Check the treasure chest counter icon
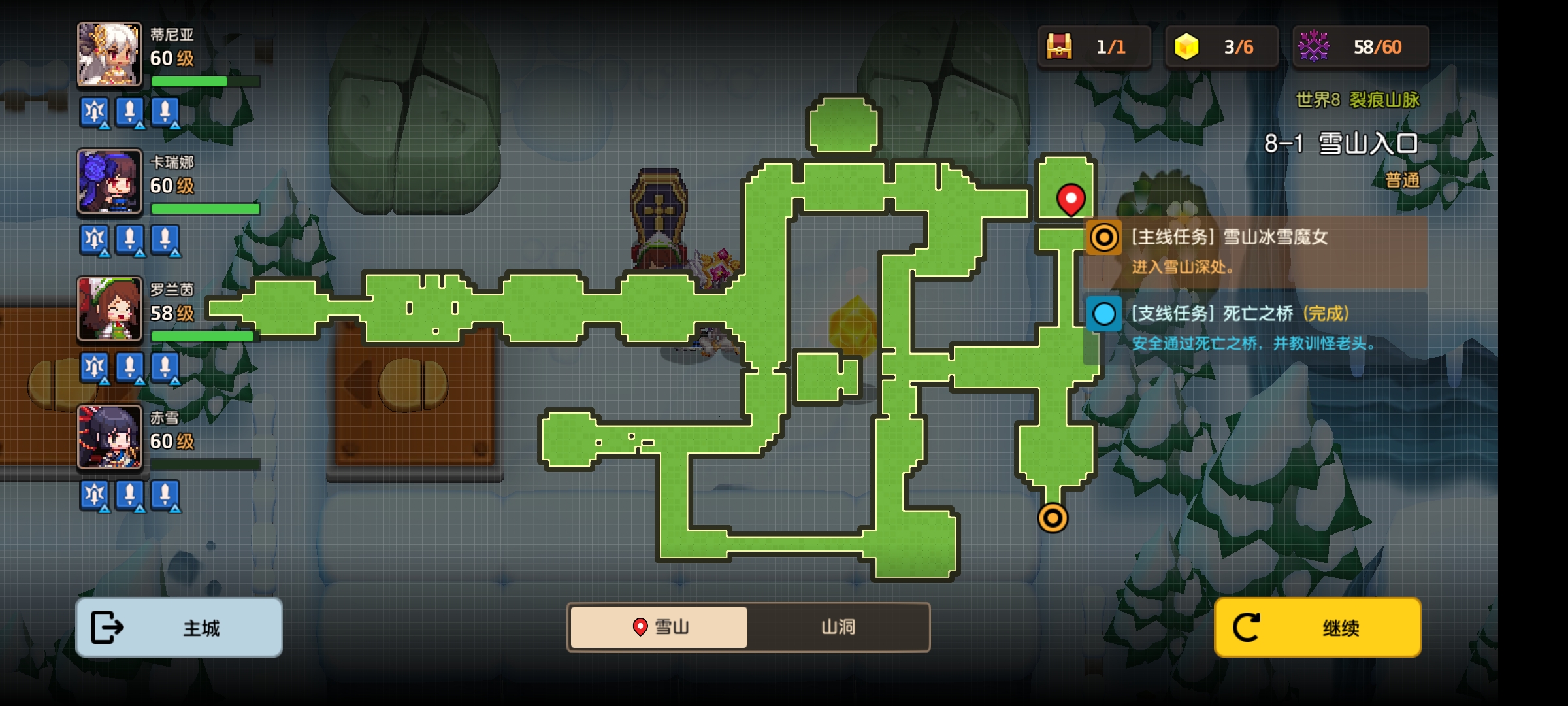The width and height of the screenshot is (1568, 706). (1059, 47)
